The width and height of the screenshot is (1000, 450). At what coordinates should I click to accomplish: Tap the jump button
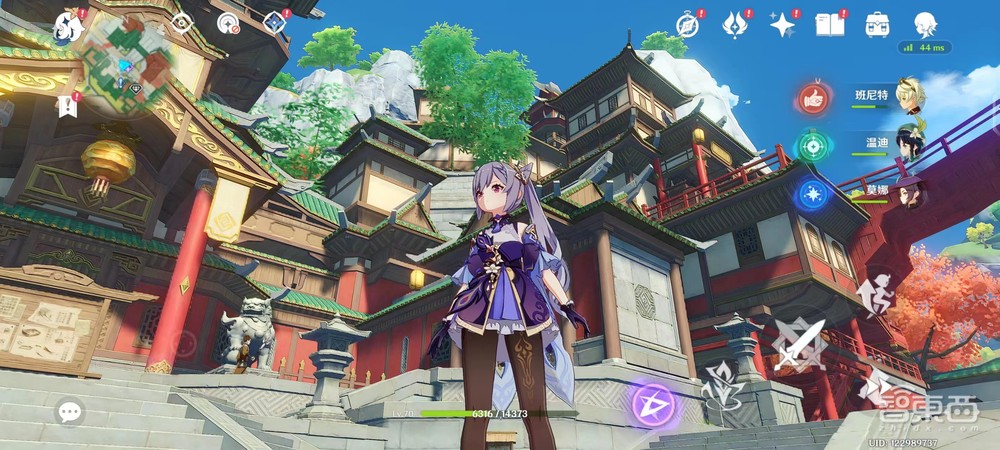[x=874, y=293]
